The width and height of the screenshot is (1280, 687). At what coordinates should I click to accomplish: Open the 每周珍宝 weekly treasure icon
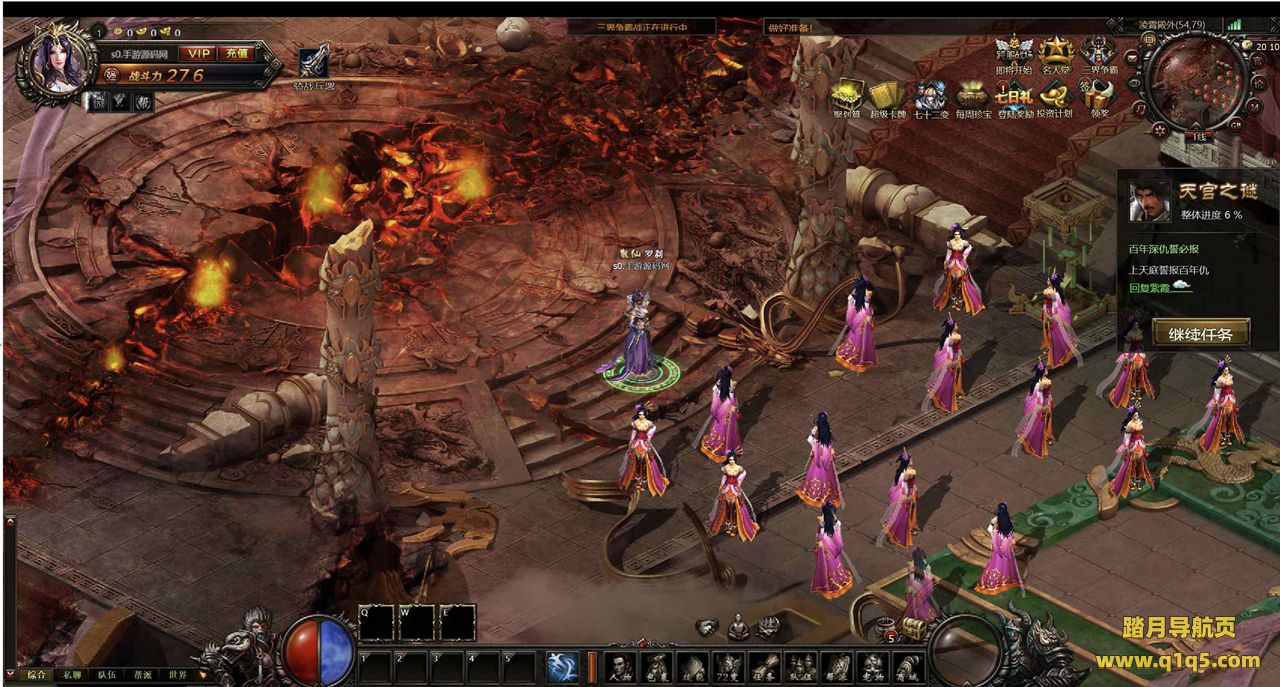click(972, 98)
